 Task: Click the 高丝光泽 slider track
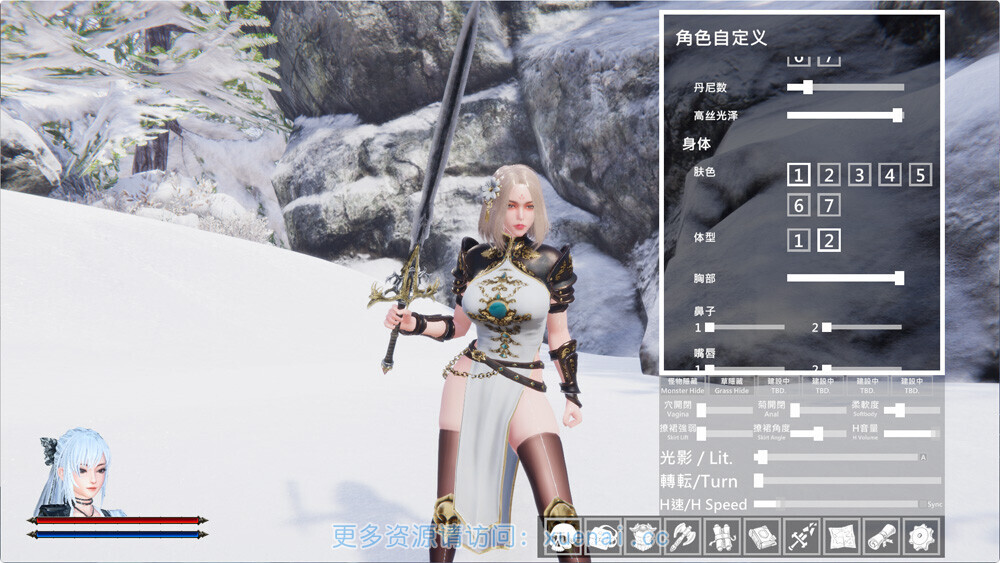(x=845, y=115)
